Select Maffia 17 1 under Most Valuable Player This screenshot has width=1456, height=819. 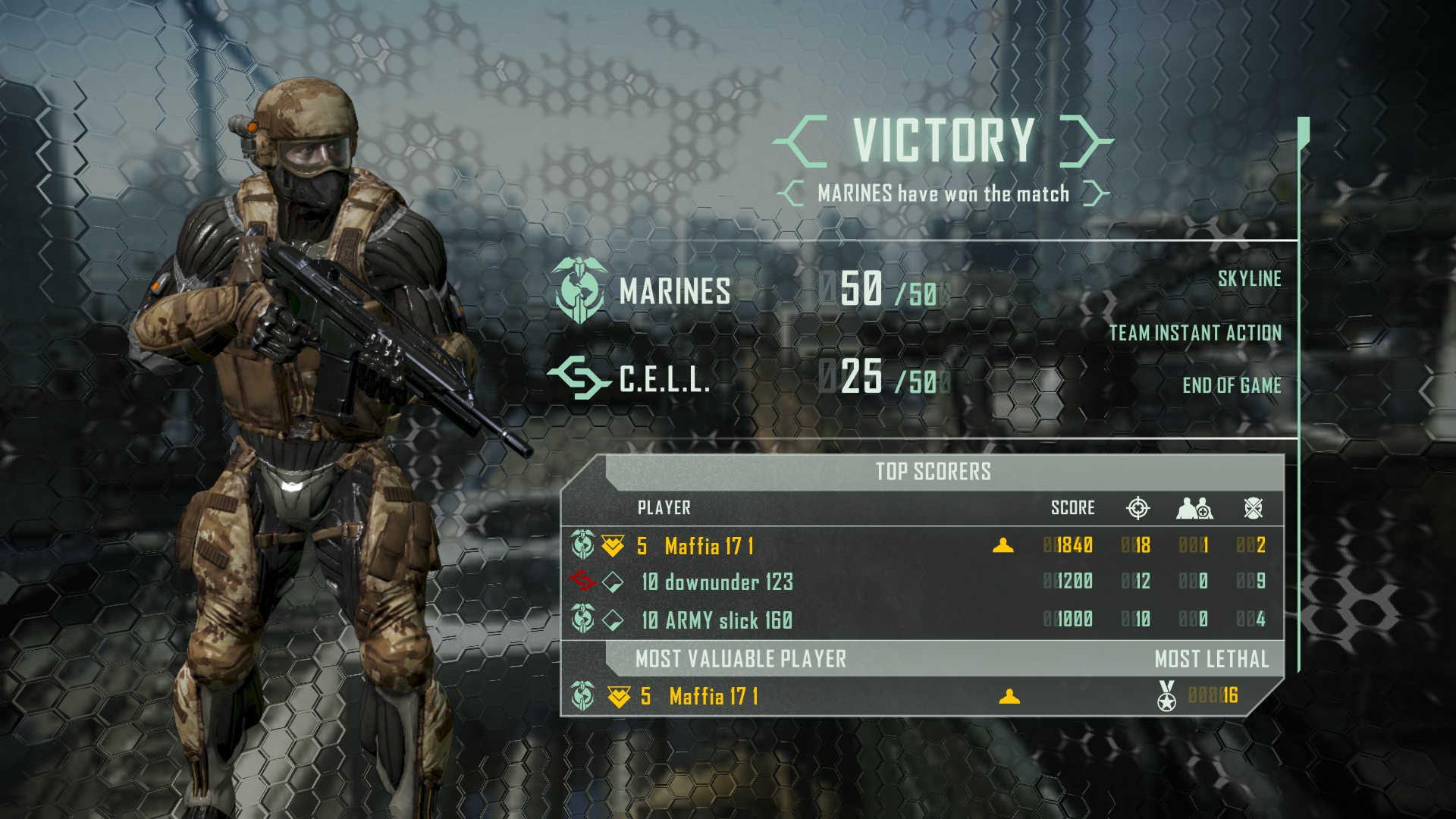[713, 696]
